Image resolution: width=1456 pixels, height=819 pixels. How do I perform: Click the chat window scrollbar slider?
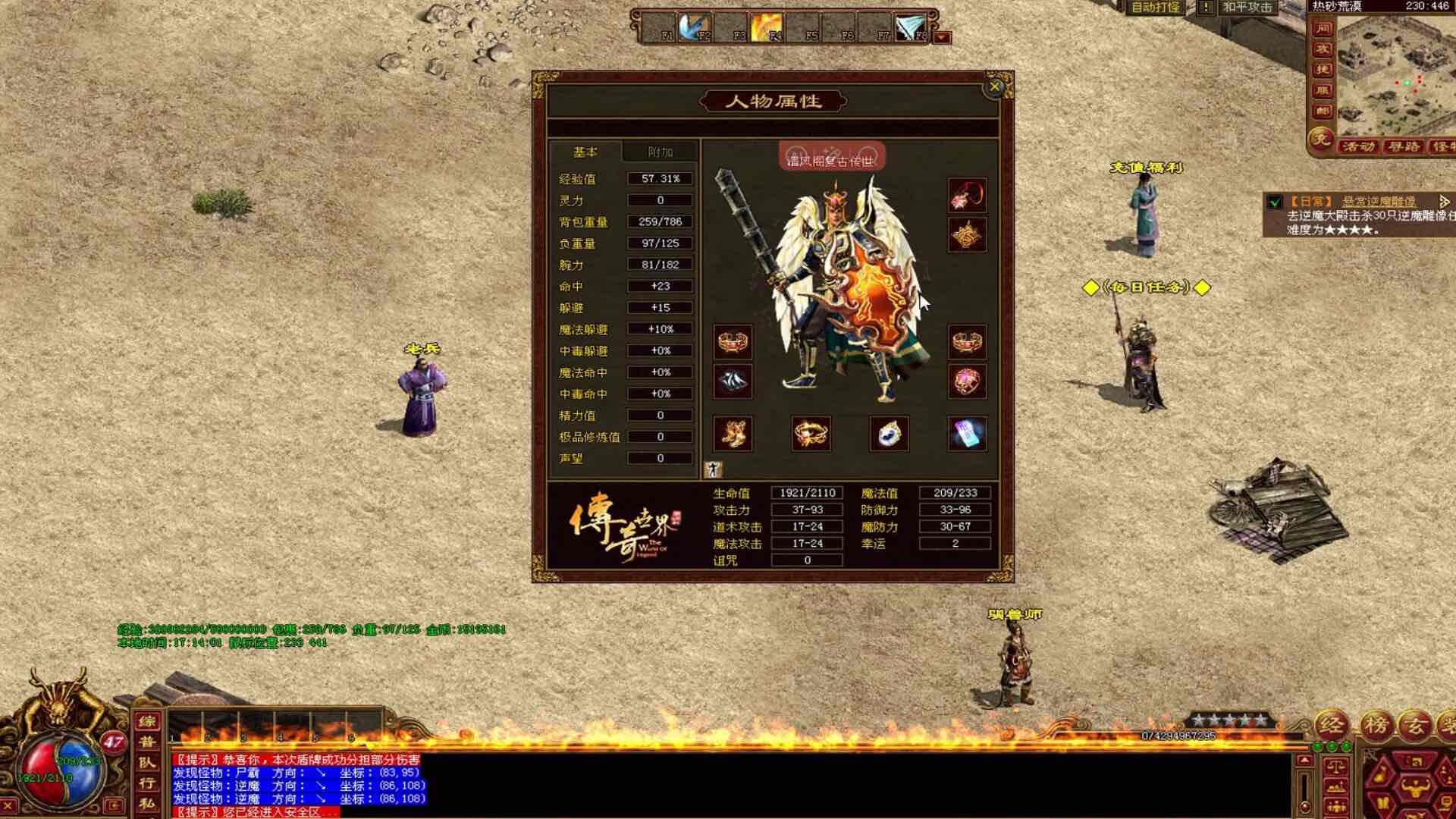coord(1305,805)
